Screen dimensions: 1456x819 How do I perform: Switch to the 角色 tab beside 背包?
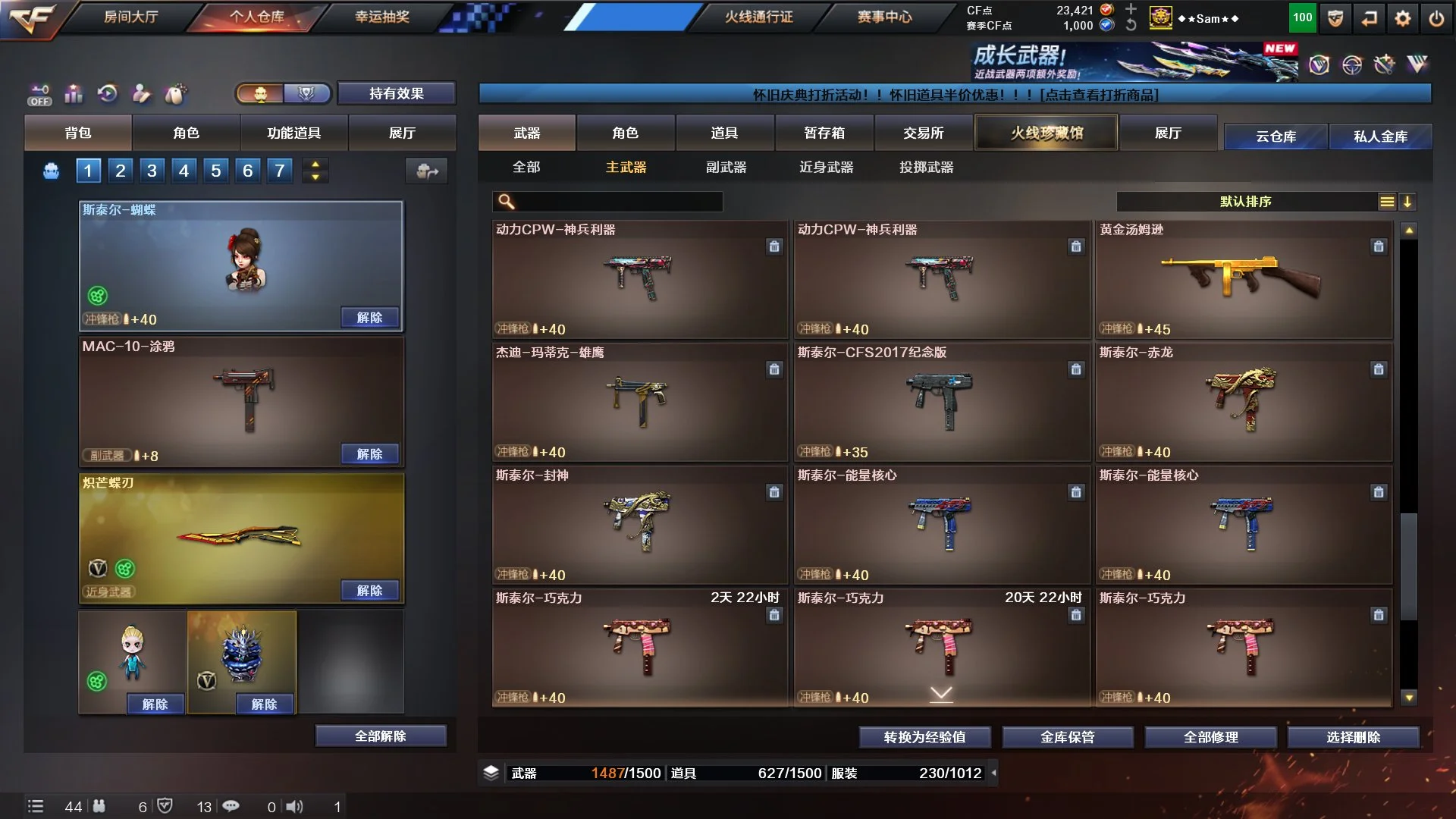[x=186, y=133]
